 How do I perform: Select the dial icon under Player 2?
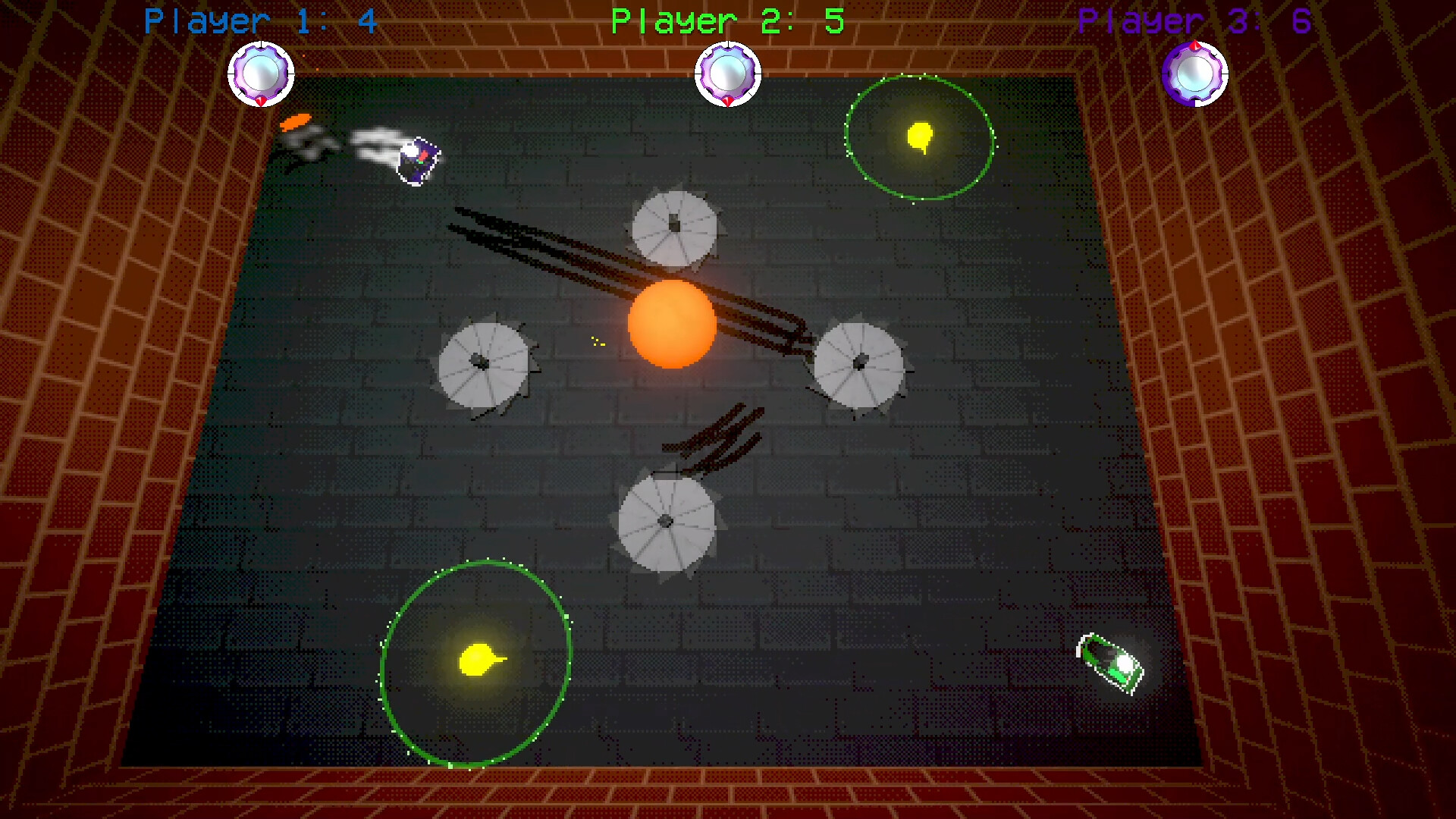(x=728, y=74)
